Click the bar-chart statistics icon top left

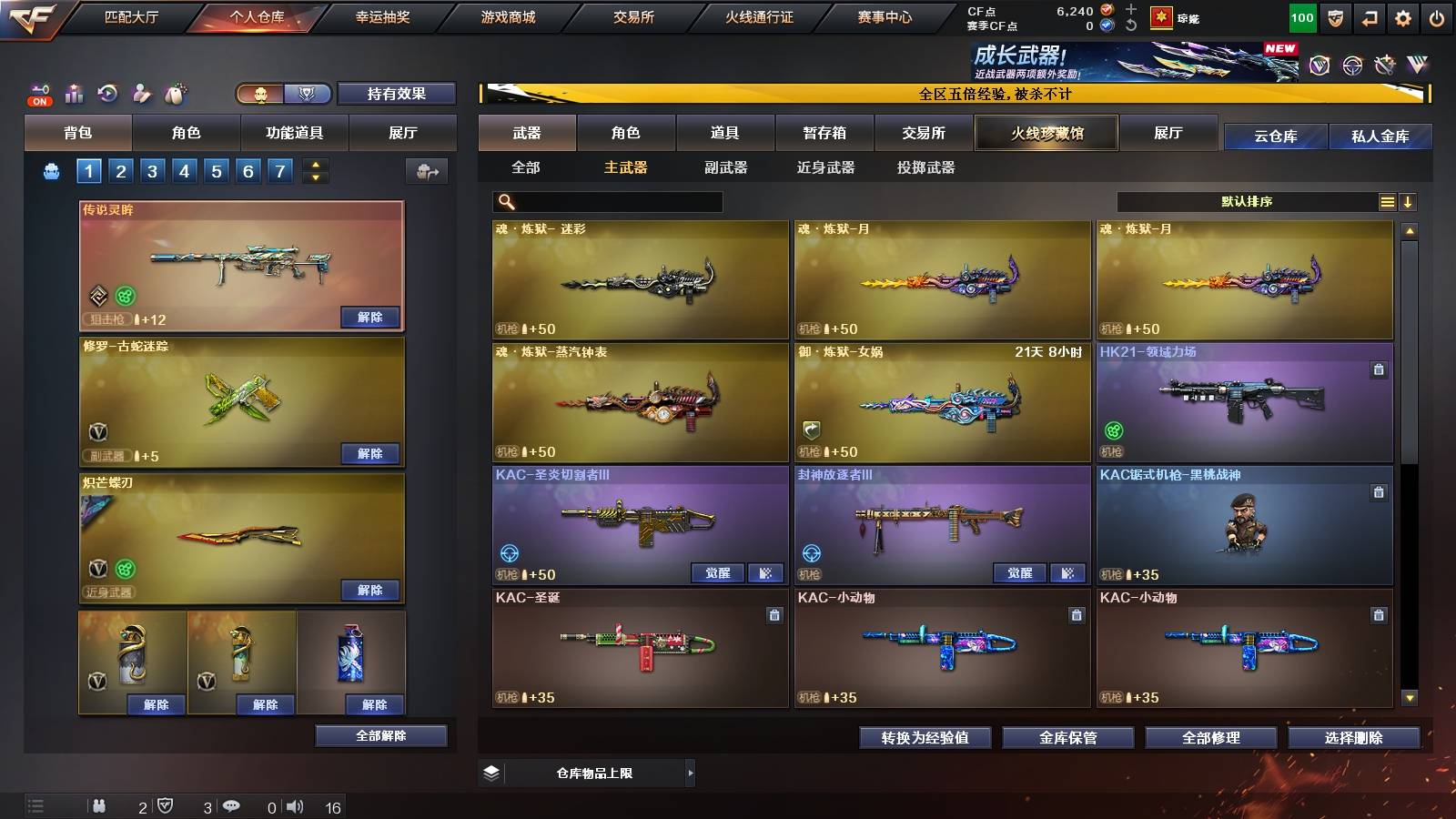[75, 91]
